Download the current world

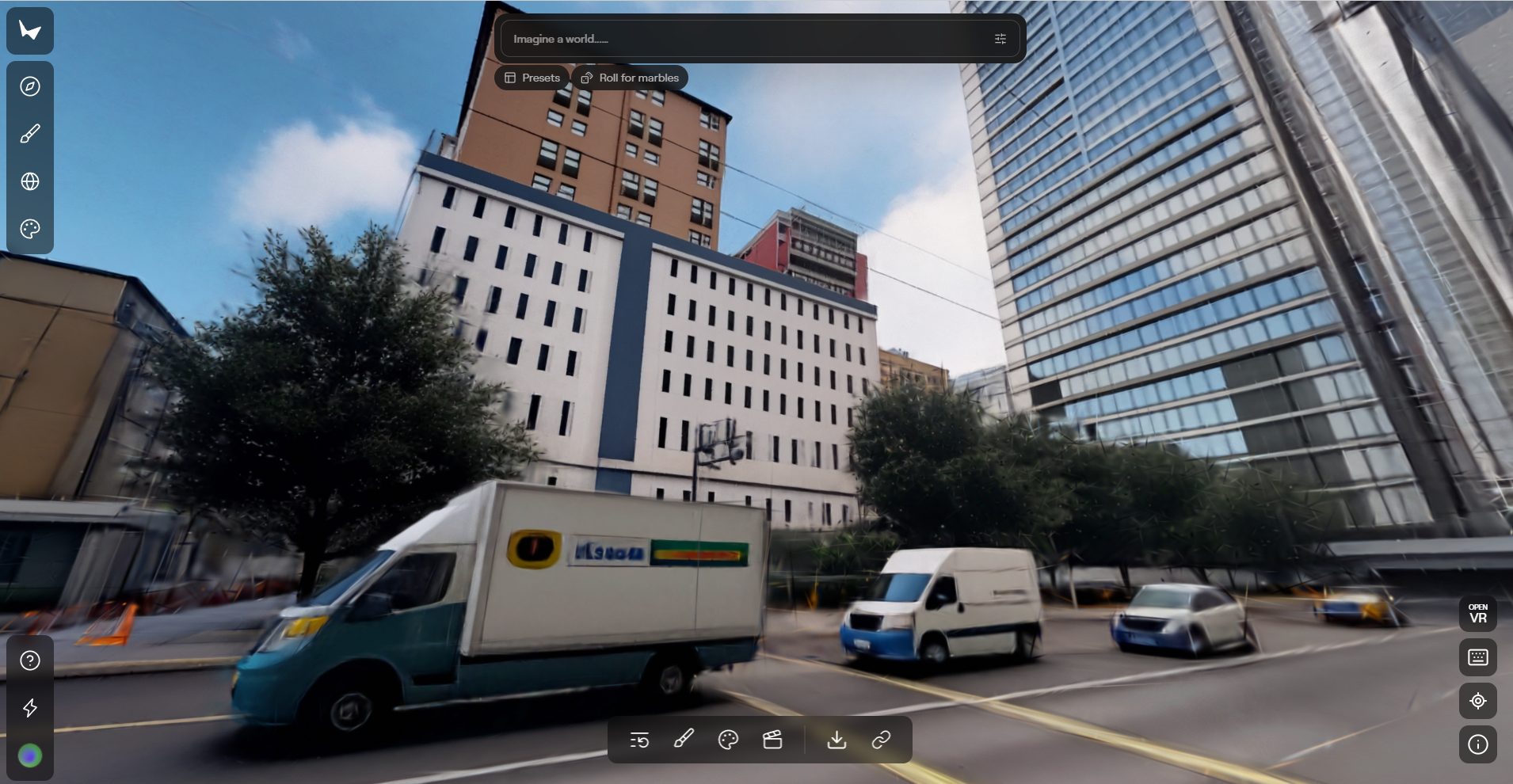point(837,740)
